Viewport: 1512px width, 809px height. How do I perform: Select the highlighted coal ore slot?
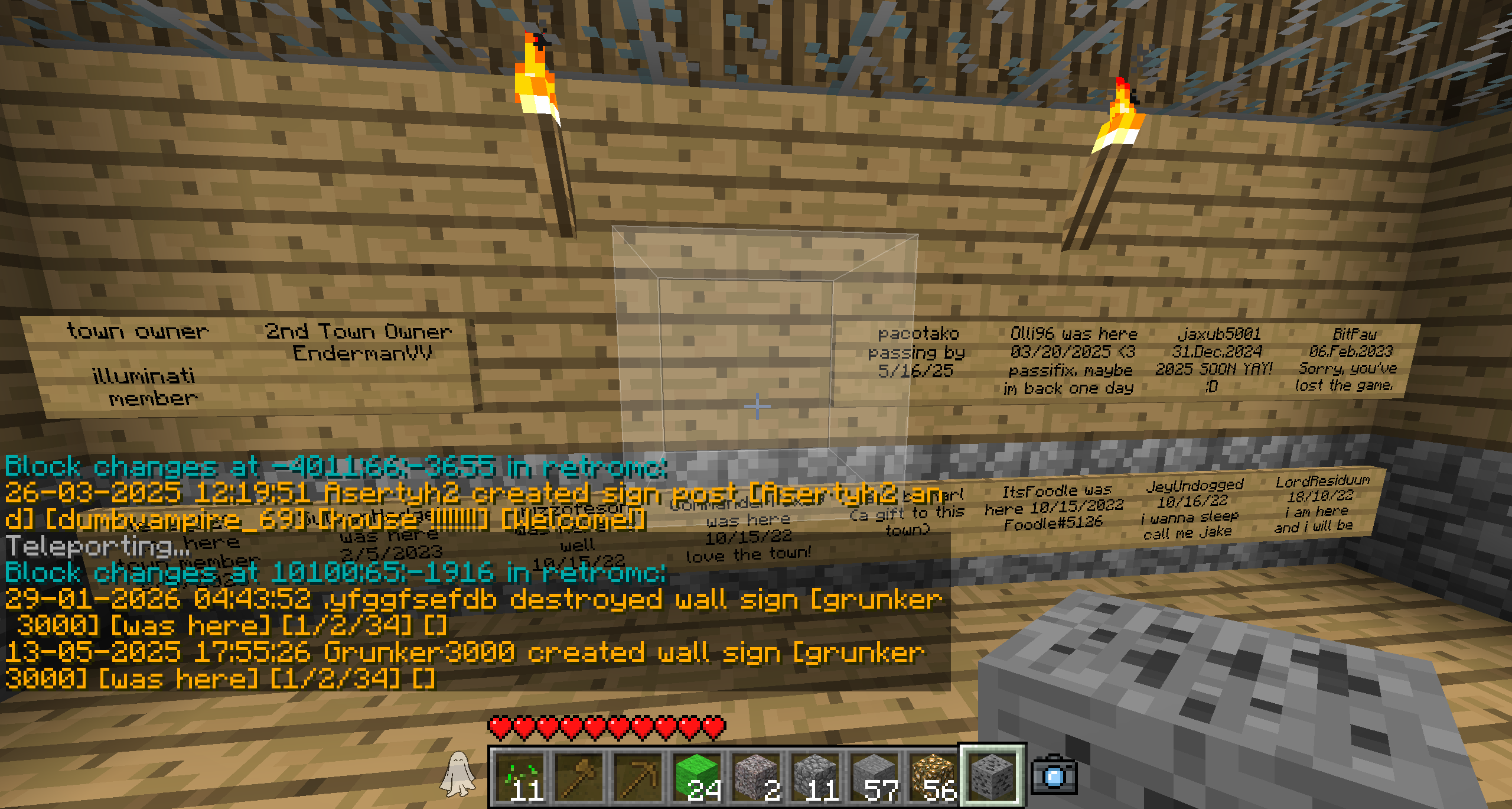click(992, 776)
